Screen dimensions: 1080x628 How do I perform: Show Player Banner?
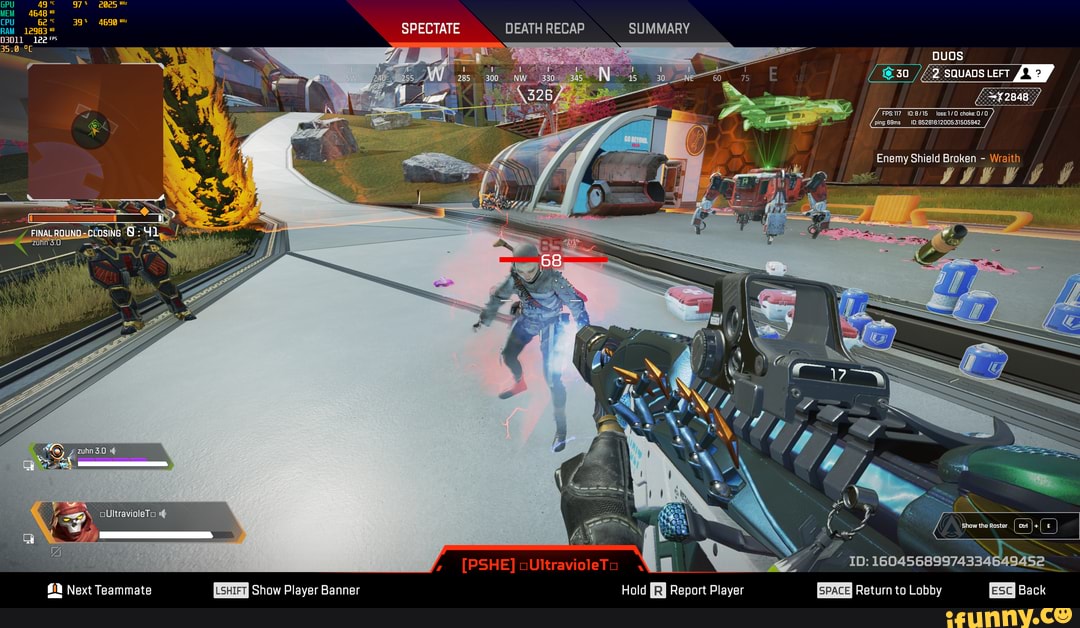tap(287, 590)
